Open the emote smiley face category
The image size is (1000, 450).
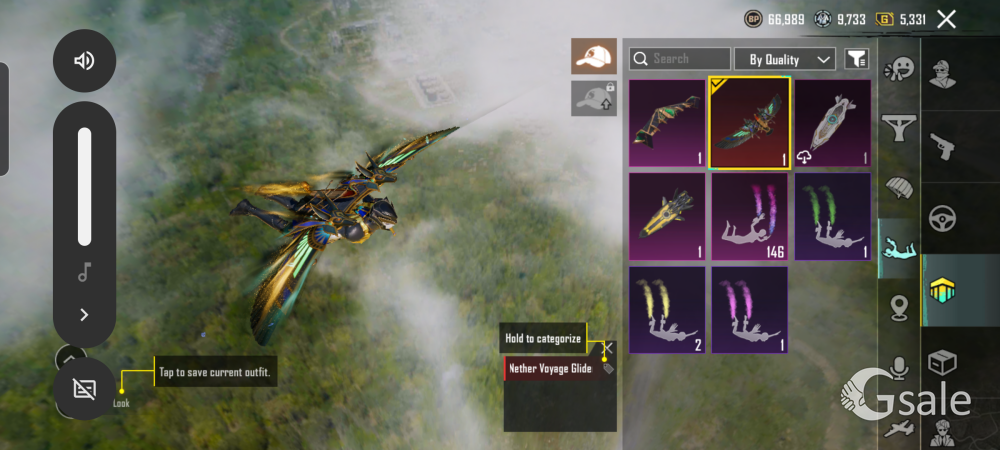899,68
